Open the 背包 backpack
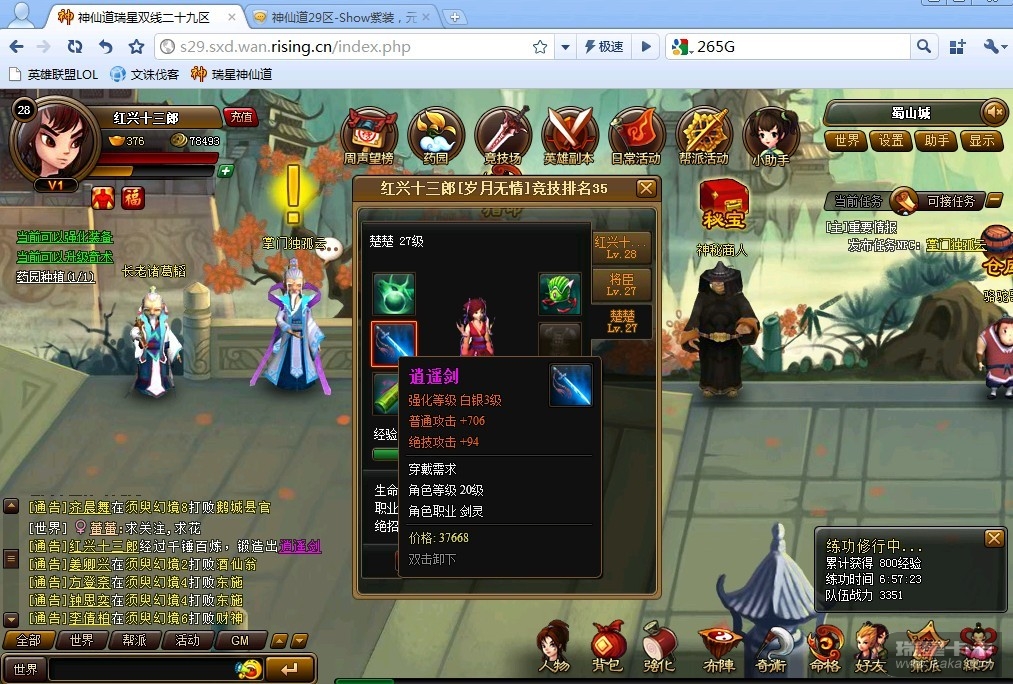Image resolution: width=1013 pixels, height=684 pixels. (607, 644)
